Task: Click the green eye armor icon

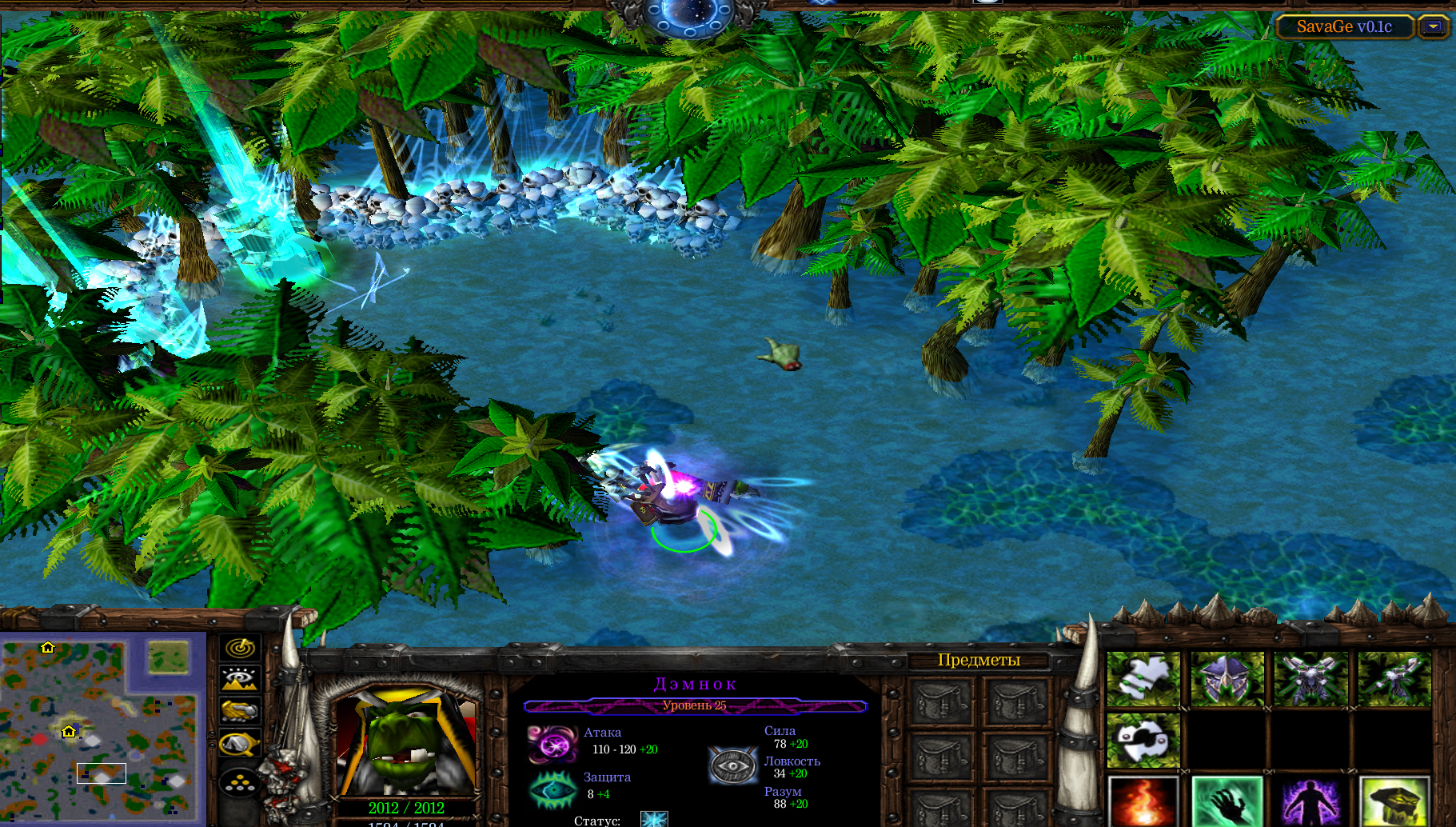Action: pos(552,789)
